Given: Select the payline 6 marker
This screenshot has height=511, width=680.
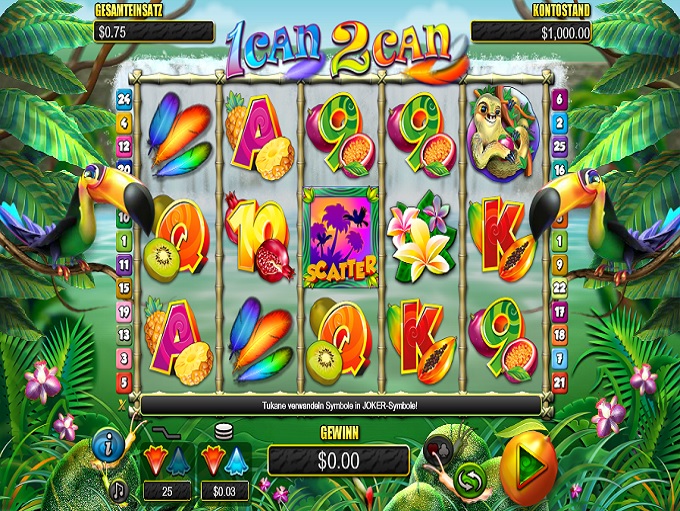Looking at the screenshot, I should point(559,99).
